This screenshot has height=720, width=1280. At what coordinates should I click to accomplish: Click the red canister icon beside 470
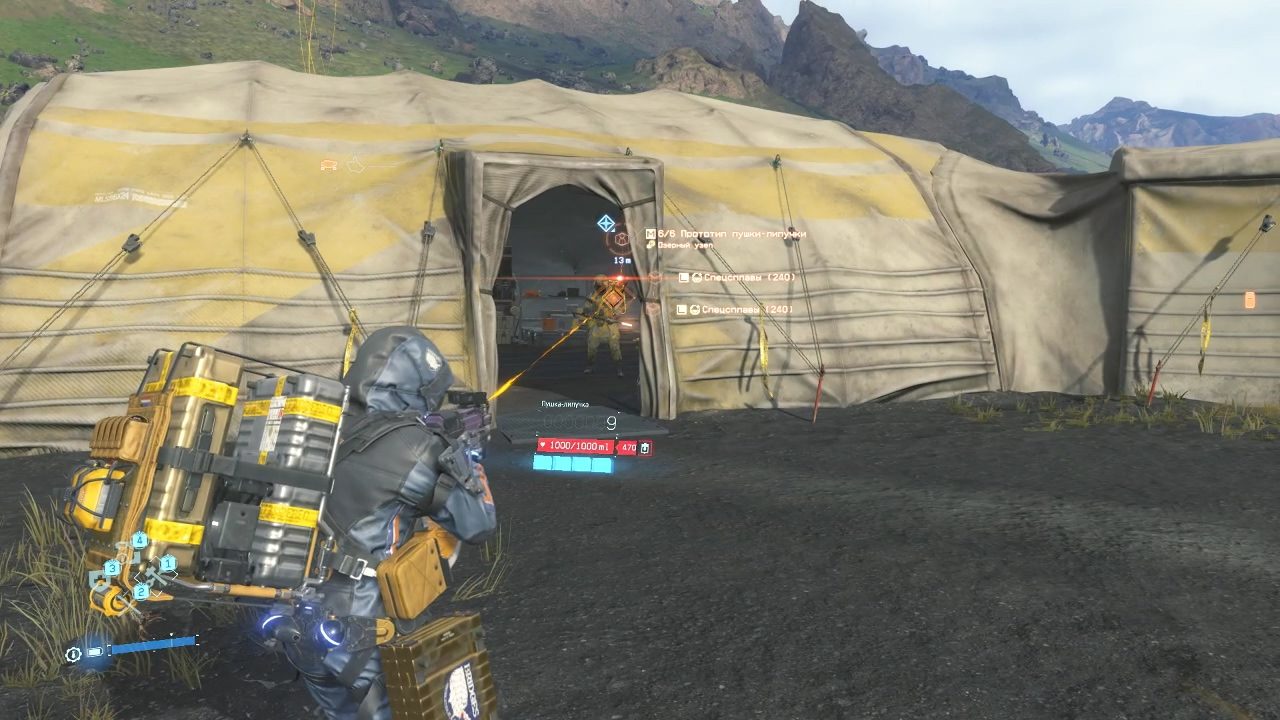pos(645,448)
